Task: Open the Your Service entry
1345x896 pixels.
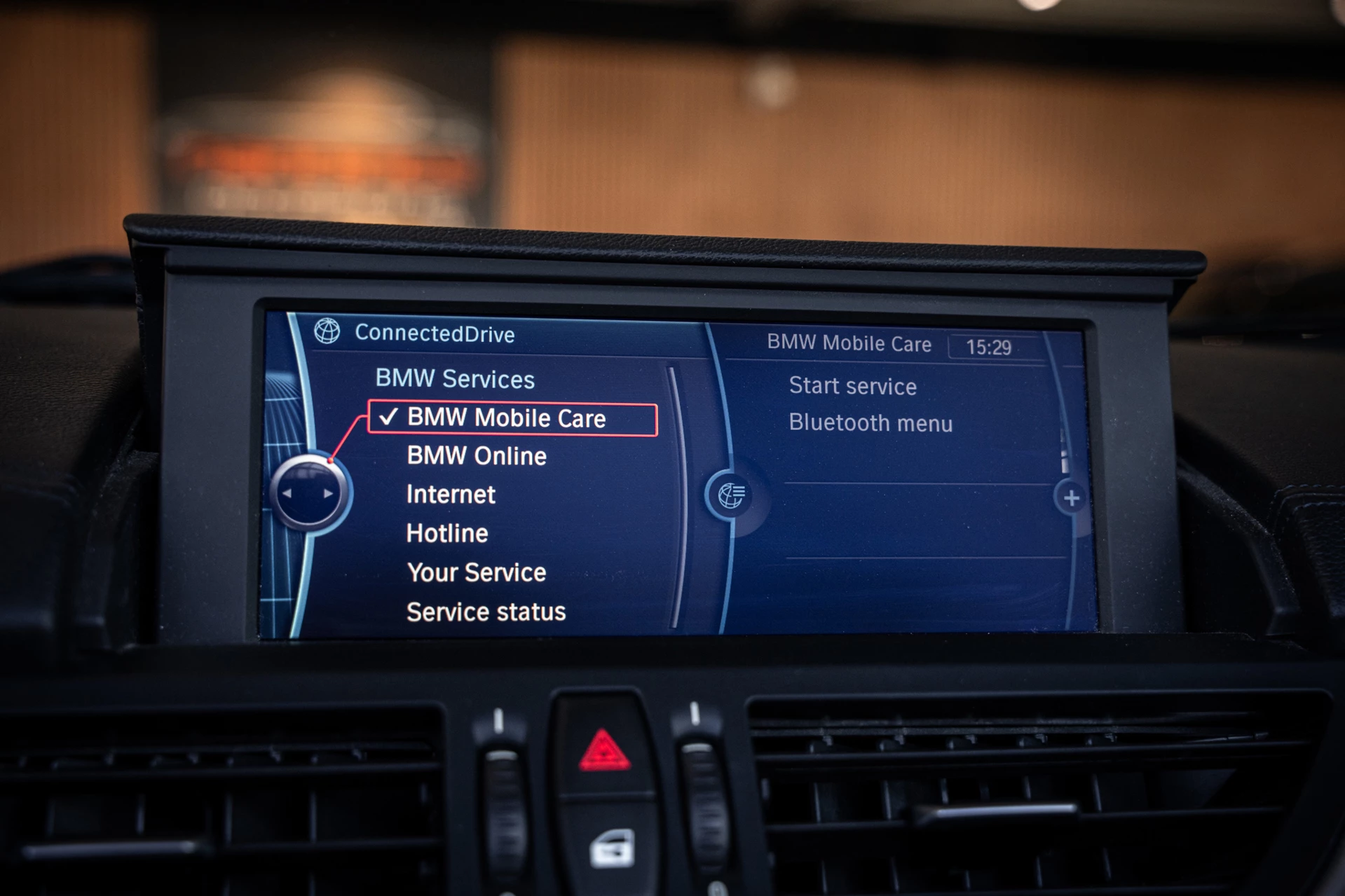Action: coord(476,573)
